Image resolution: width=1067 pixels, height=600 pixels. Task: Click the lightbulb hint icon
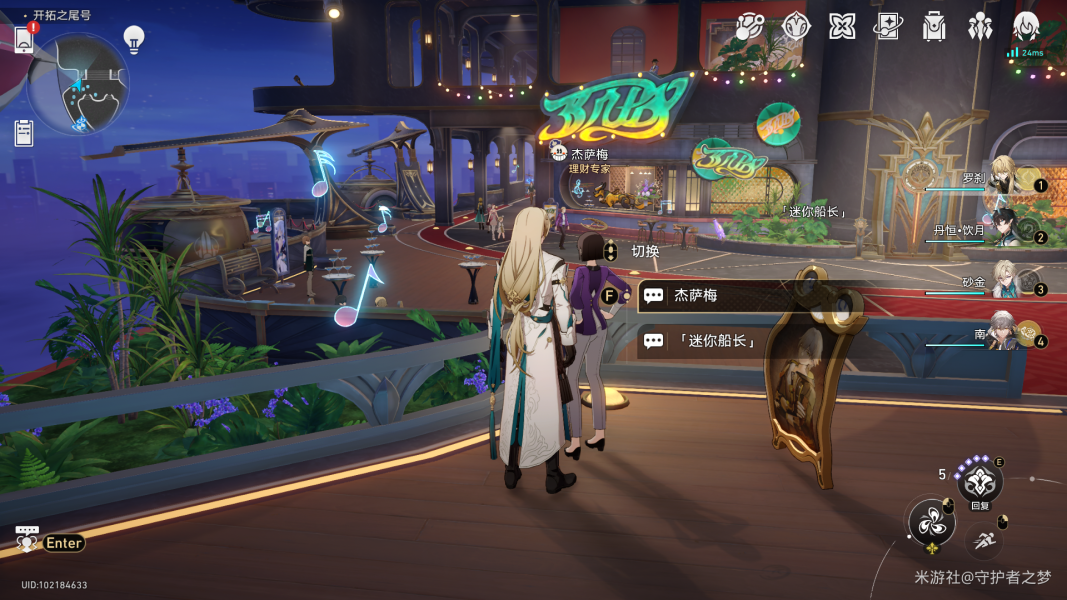(x=134, y=39)
